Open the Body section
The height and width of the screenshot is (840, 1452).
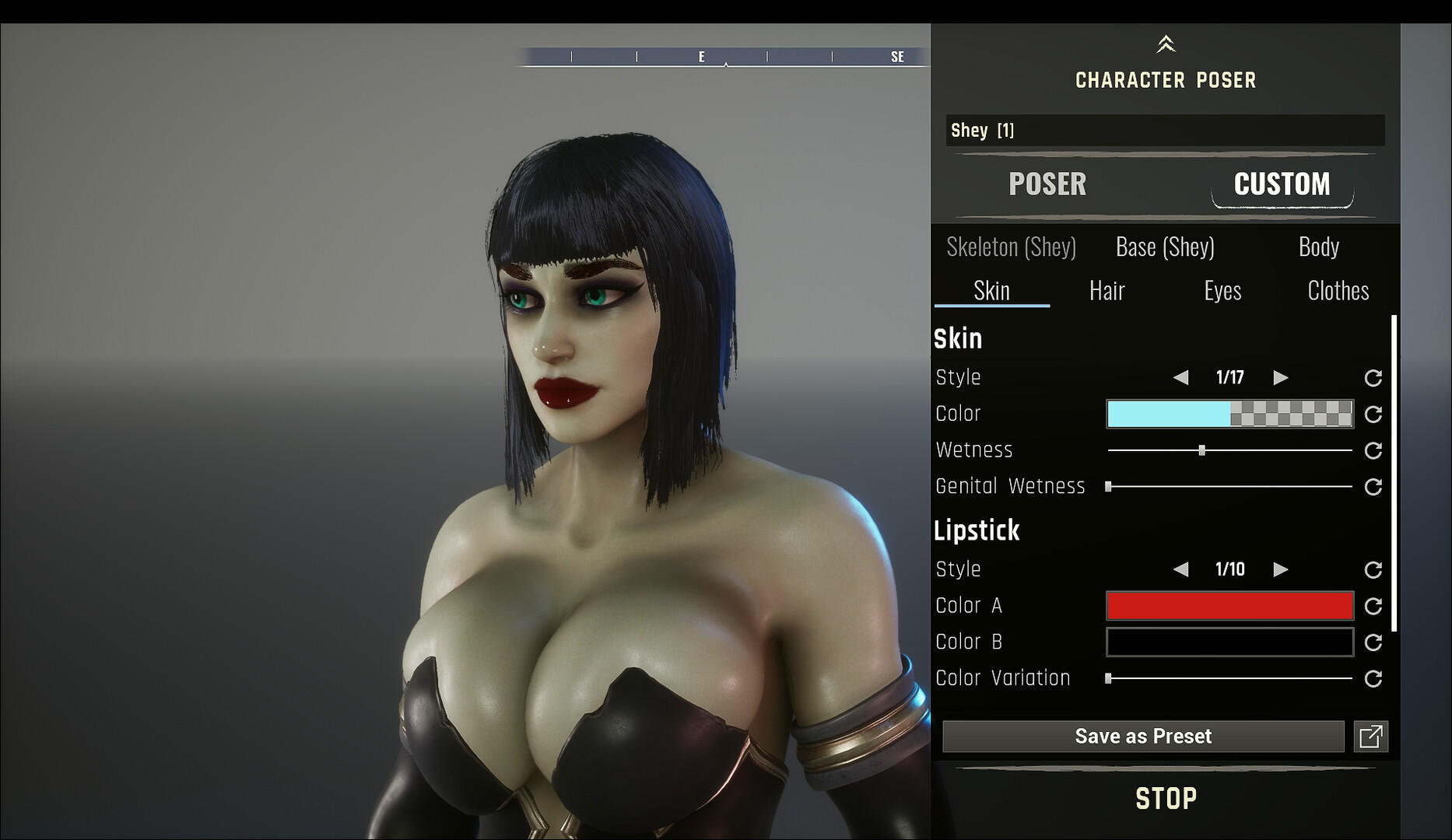click(1319, 247)
